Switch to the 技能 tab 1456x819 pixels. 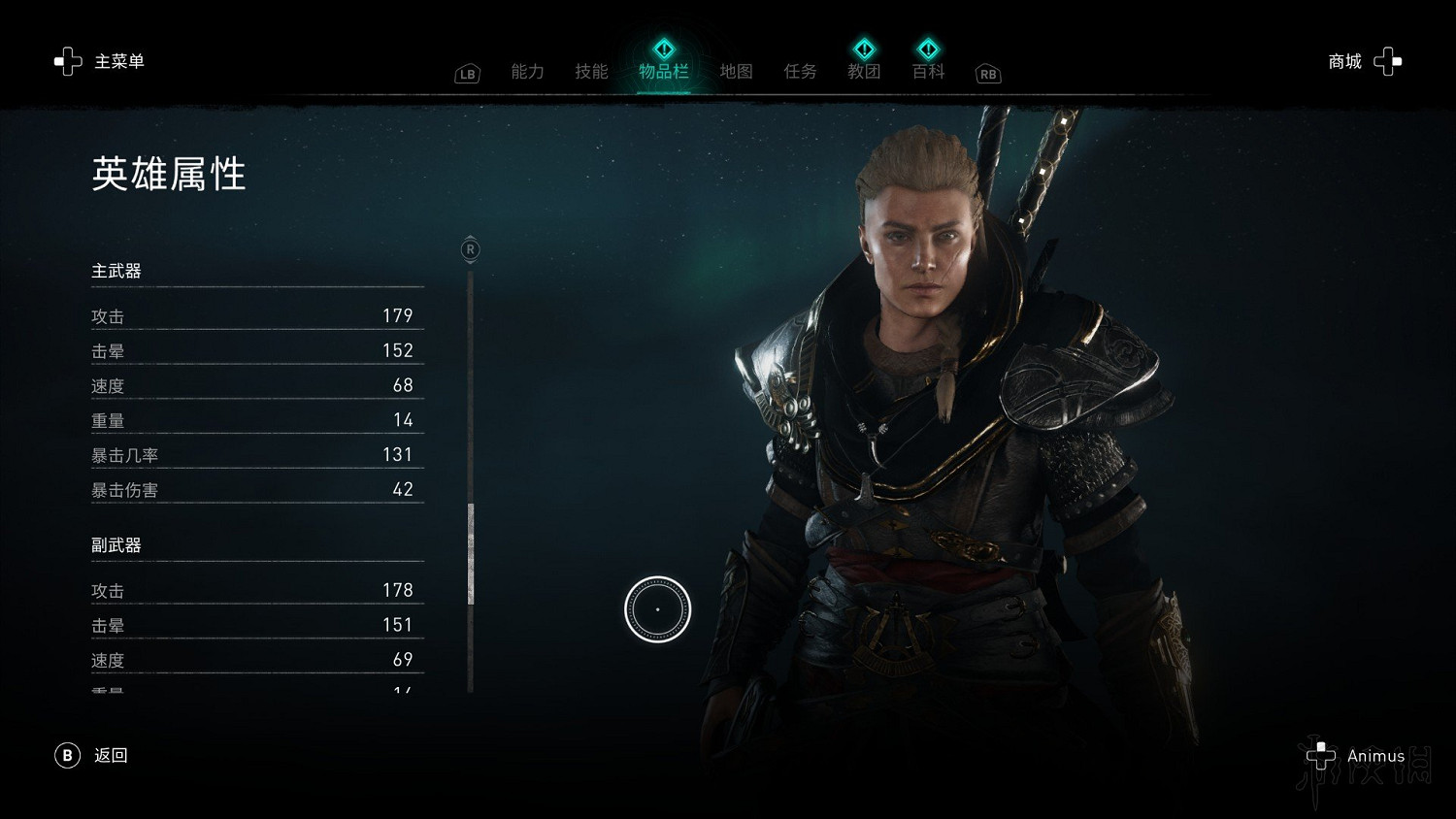pyautogui.click(x=591, y=72)
